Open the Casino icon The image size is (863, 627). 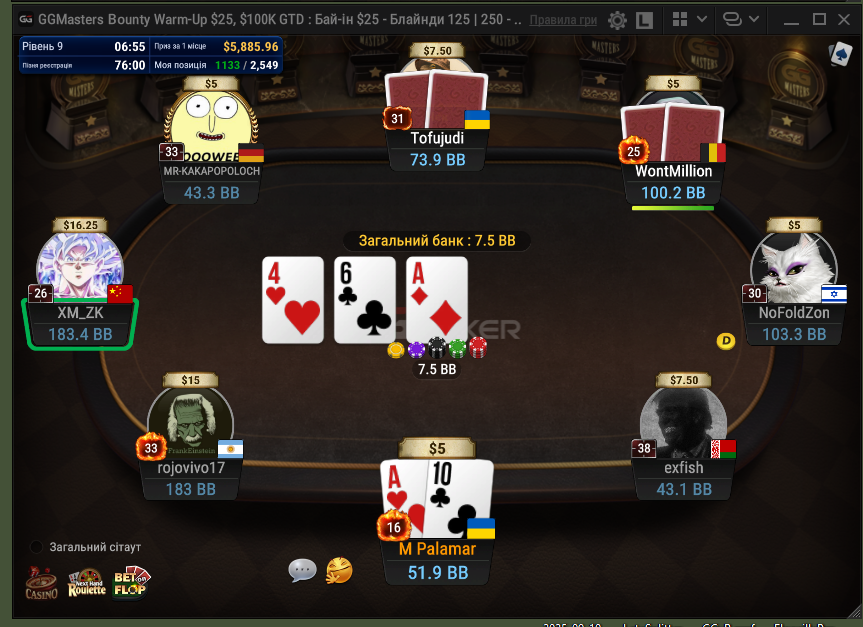41,583
